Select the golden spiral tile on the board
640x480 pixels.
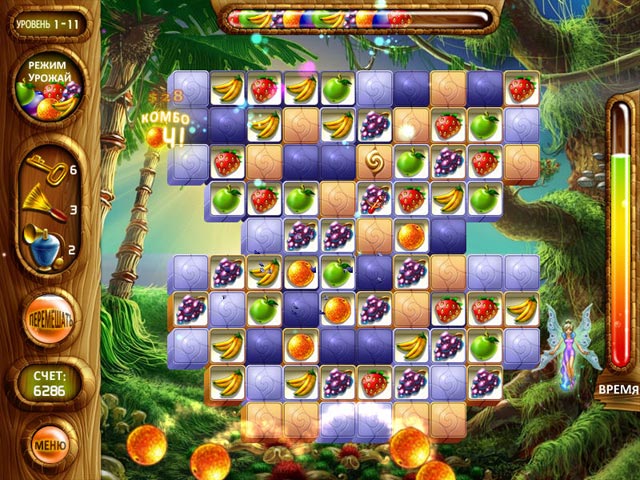click(x=374, y=161)
